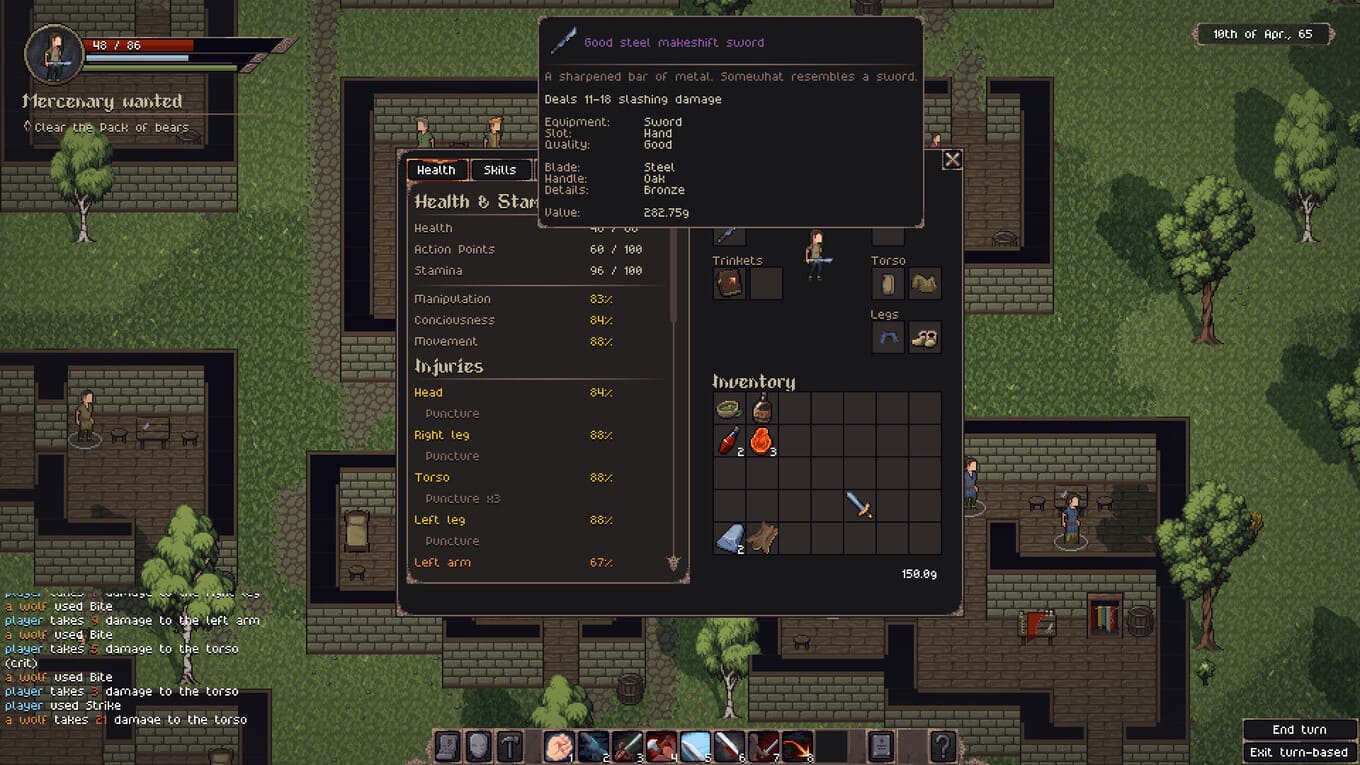
Task: Pick the red potion vial in inventory
Action: pyautogui.click(x=729, y=440)
